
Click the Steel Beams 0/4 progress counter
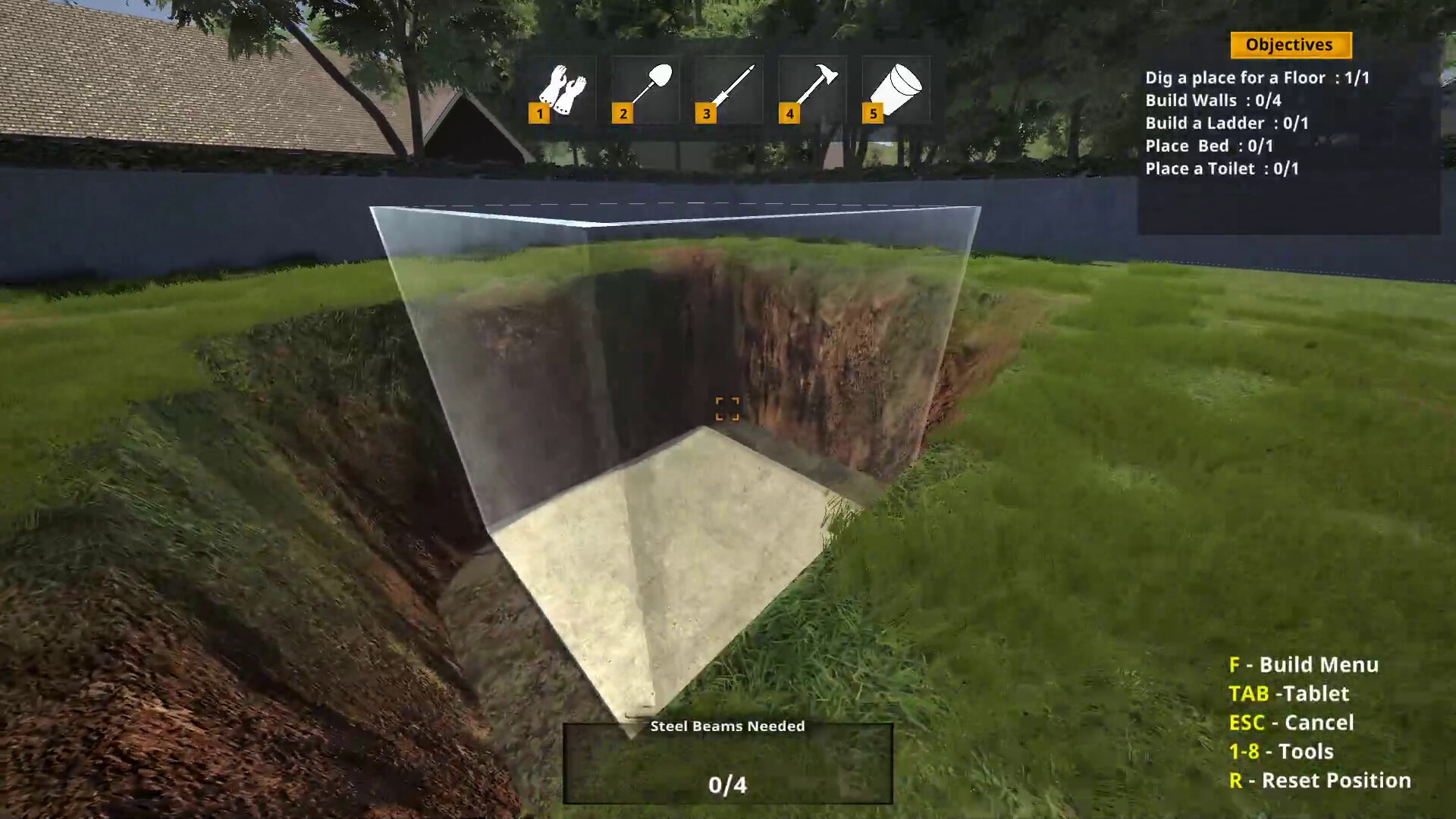point(726,786)
